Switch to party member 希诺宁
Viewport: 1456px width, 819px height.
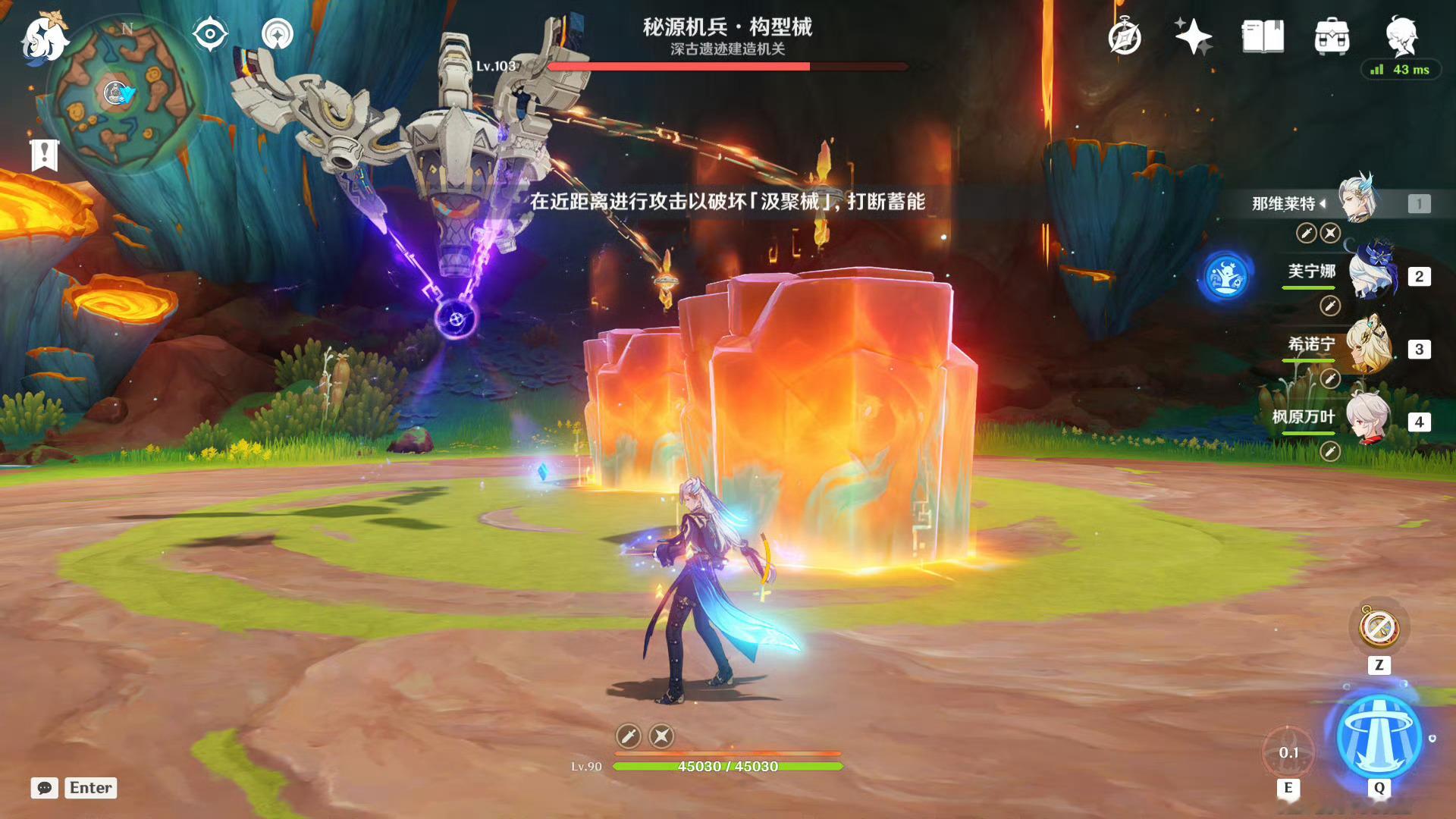pyautogui.click(x=1371, y=347)
